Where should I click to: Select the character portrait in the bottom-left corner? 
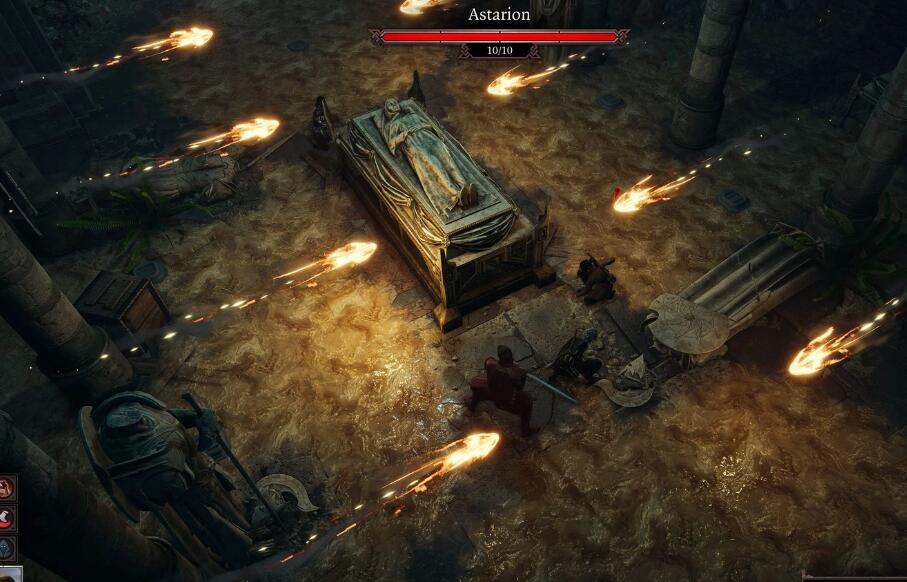pyautogui.click(x=9, y=574)
